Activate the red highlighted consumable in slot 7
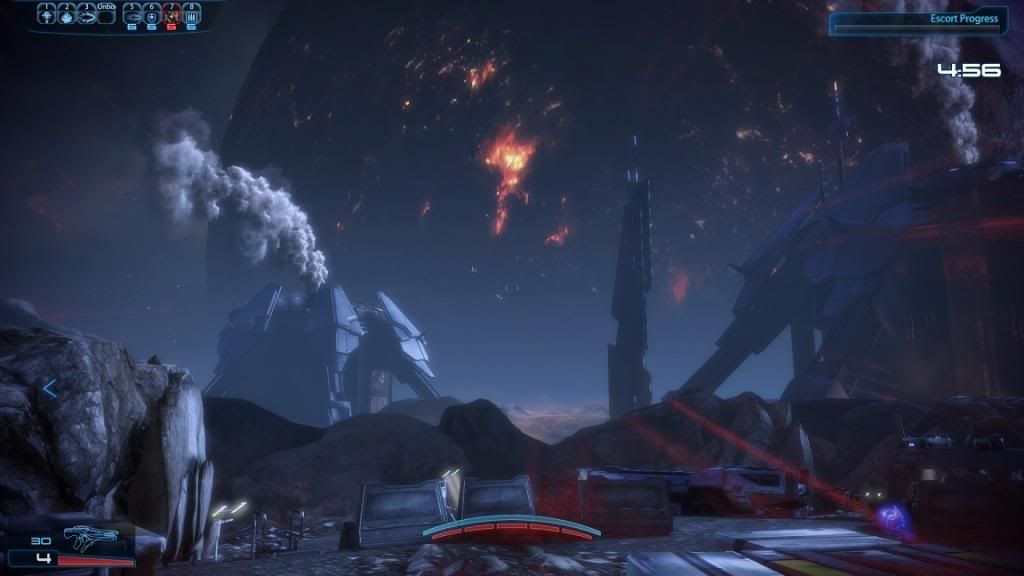 171,15
